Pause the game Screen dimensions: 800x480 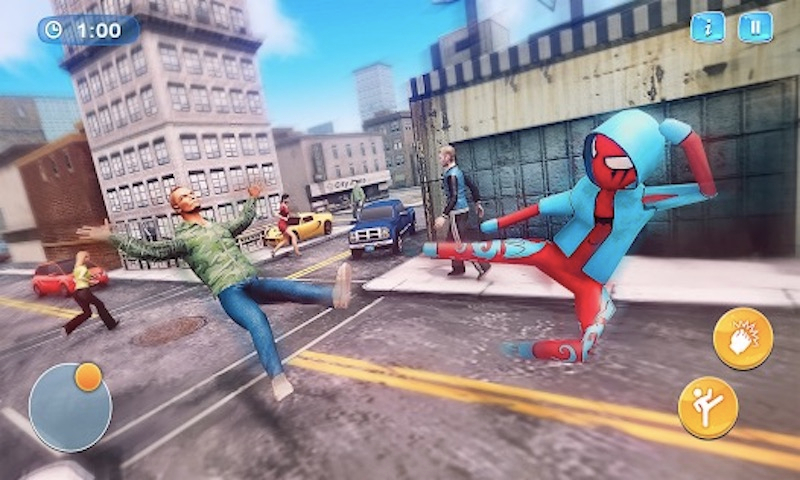pyautogui.click(x=755, y=27)
